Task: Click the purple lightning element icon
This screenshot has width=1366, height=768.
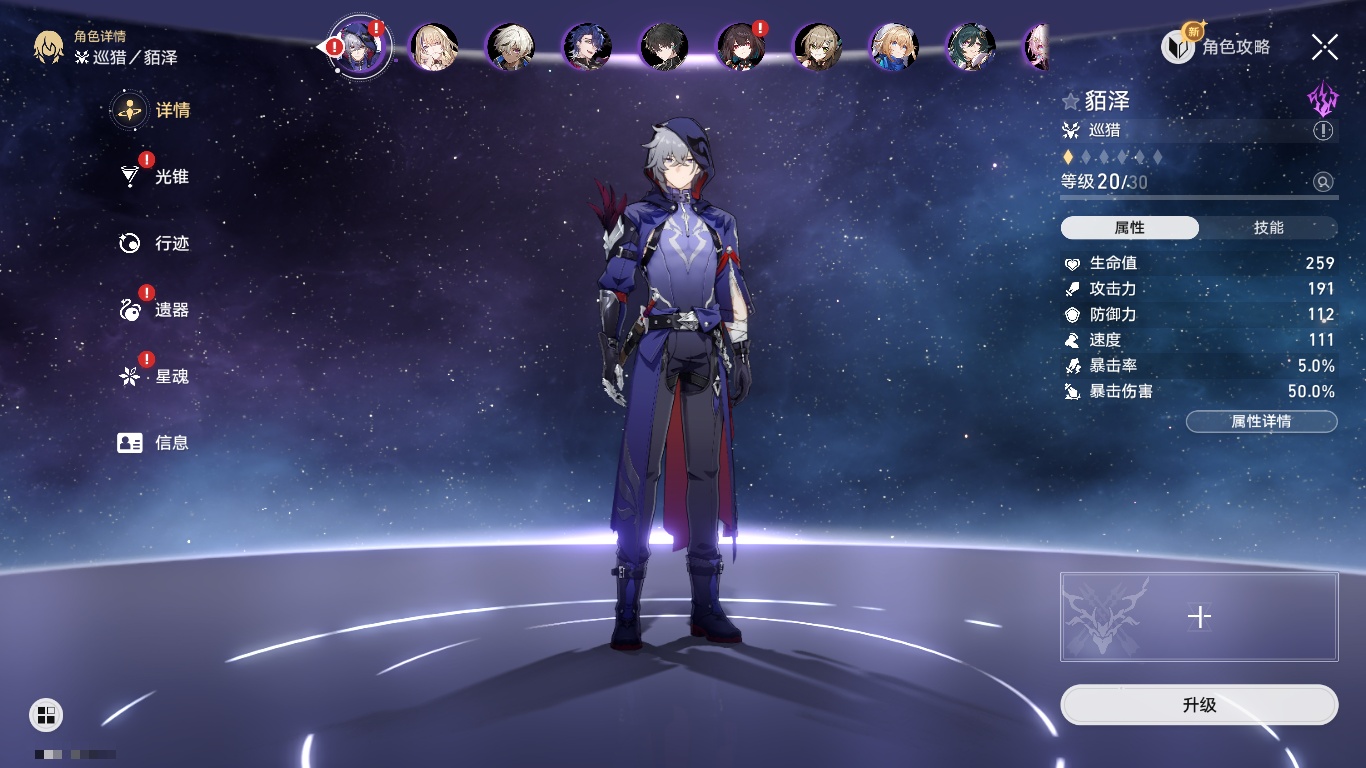Action: tap(1322, 100)
